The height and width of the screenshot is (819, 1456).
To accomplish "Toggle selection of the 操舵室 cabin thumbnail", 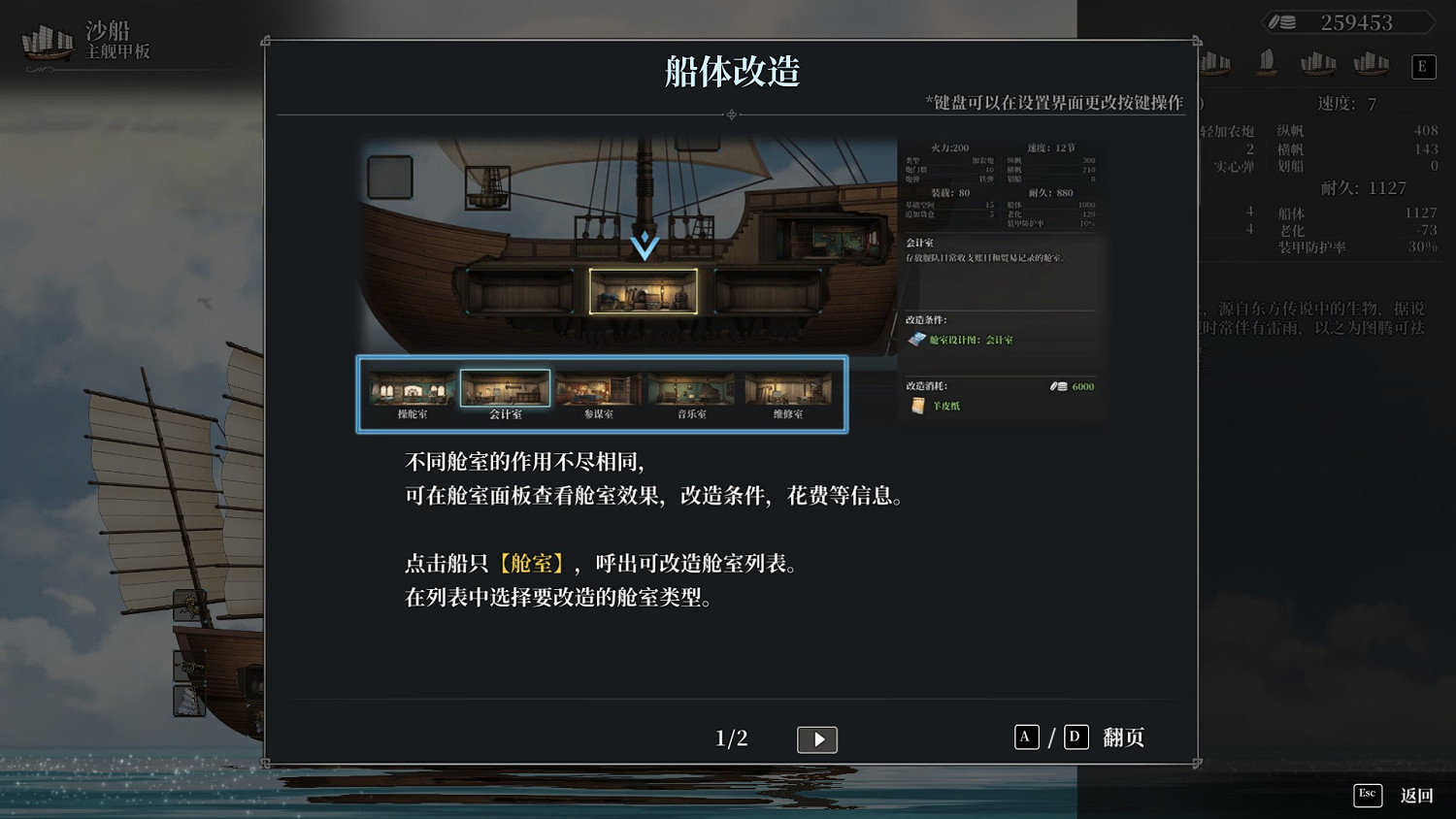I will 411,387.
